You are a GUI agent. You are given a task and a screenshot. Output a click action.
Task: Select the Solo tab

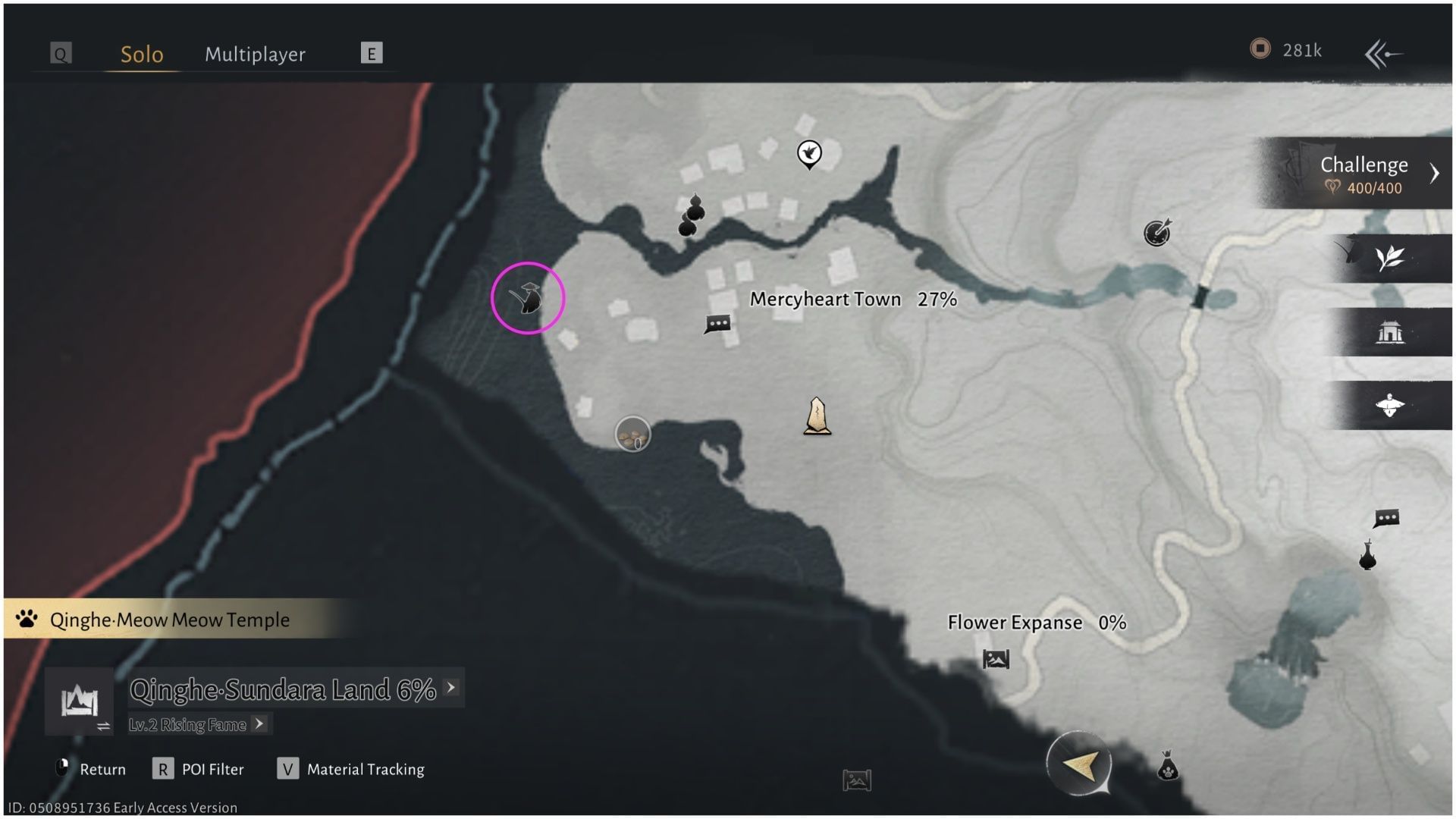point(141,54)
